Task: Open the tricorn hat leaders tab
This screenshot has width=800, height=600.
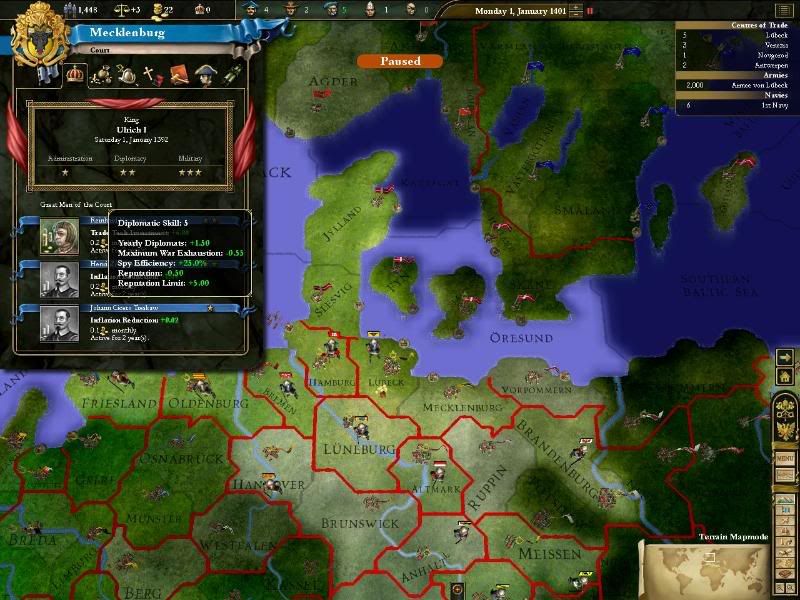Action: click(206, 74)
